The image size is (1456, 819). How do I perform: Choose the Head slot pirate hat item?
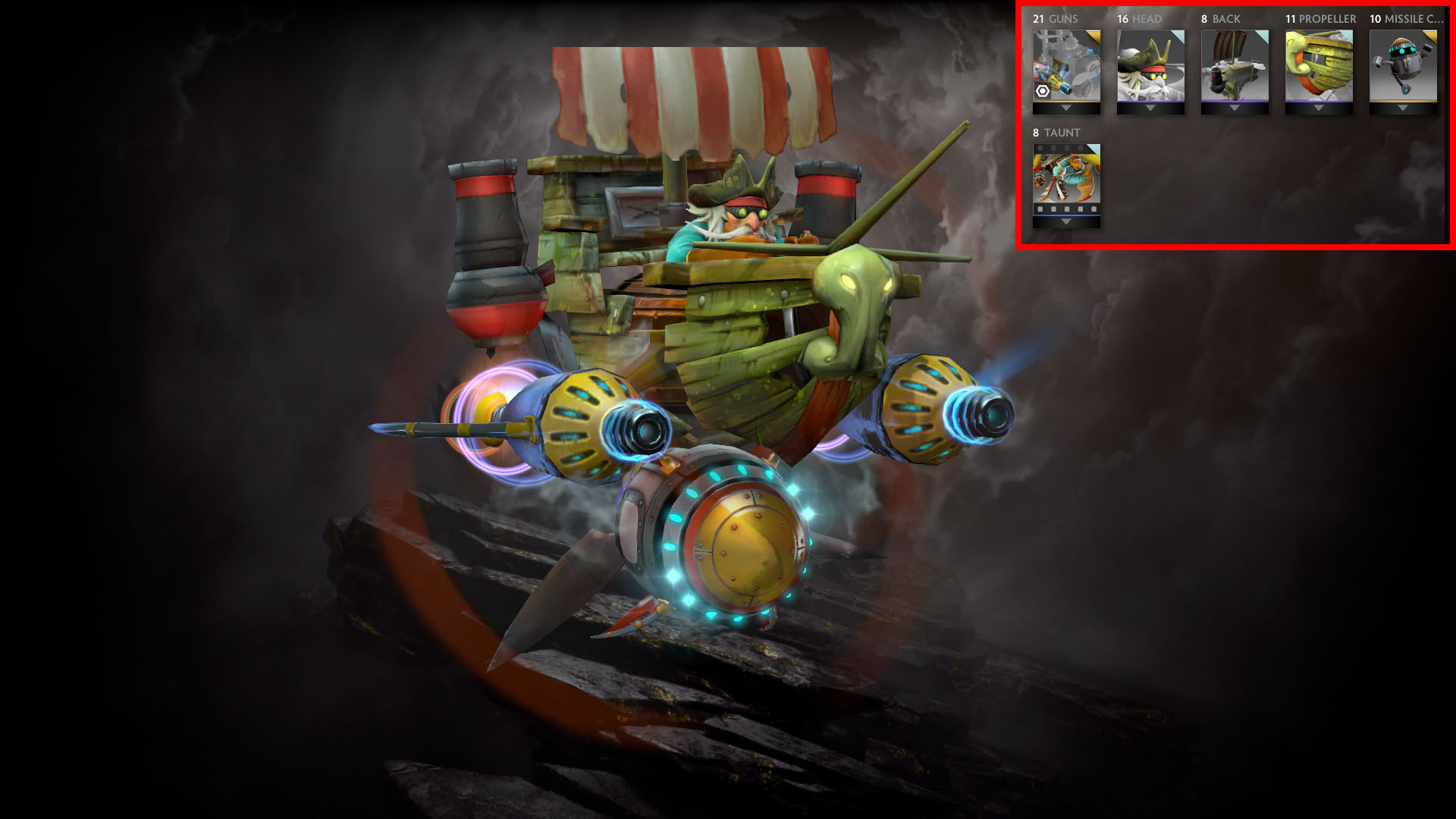1150,65
